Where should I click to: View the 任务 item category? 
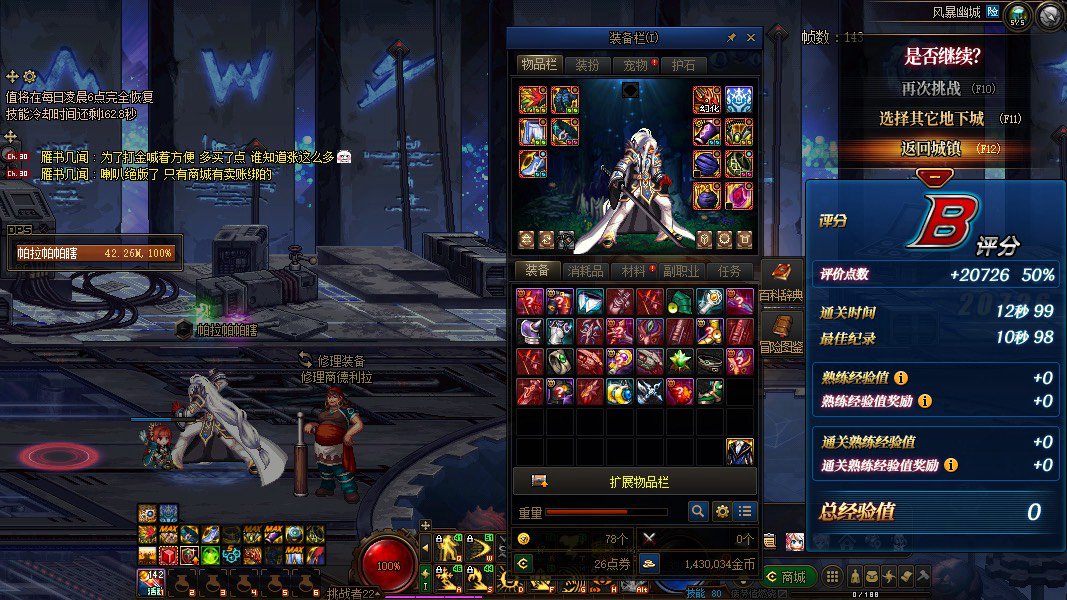[730, 271]
